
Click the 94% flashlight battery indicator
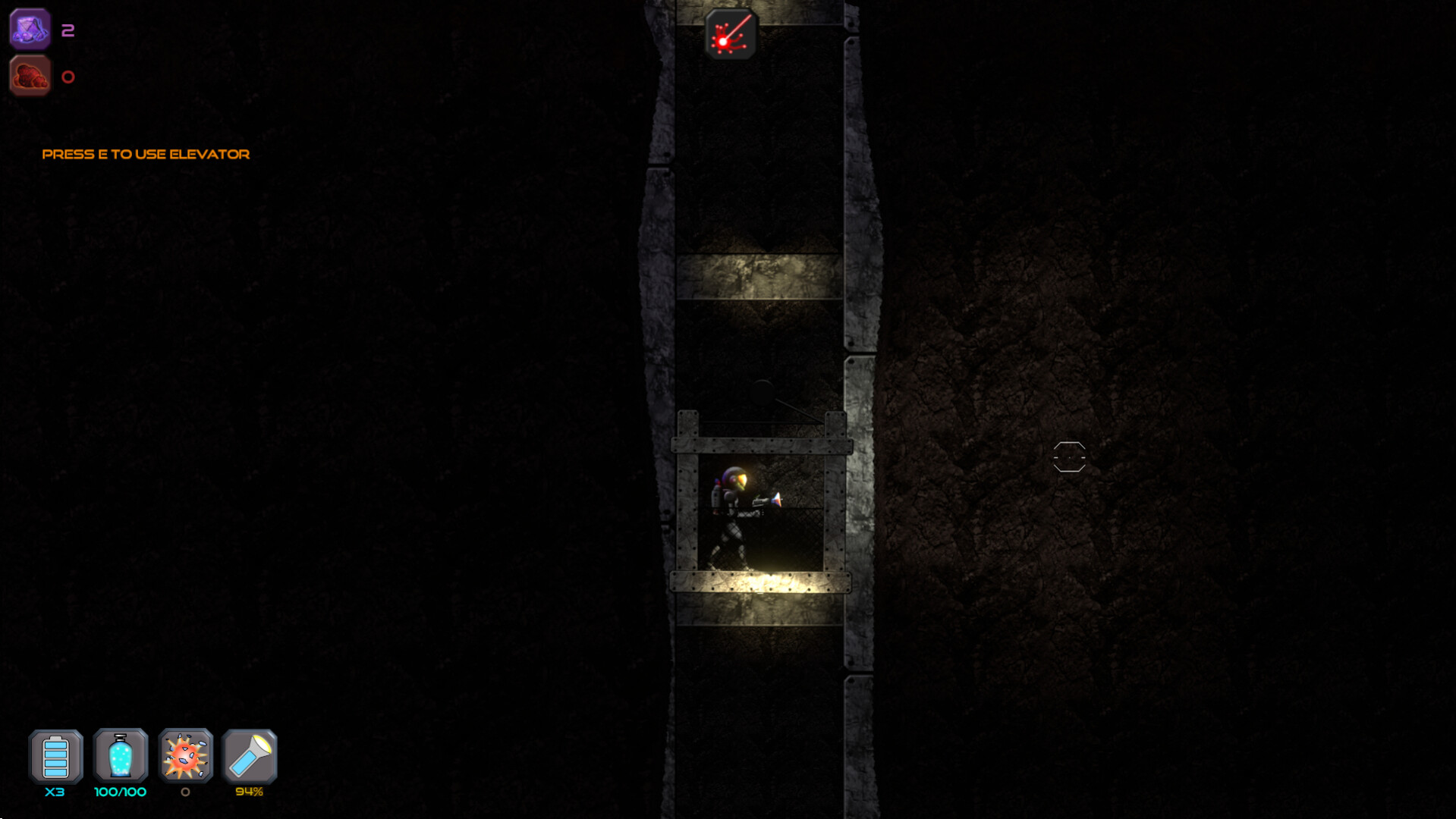248,791
